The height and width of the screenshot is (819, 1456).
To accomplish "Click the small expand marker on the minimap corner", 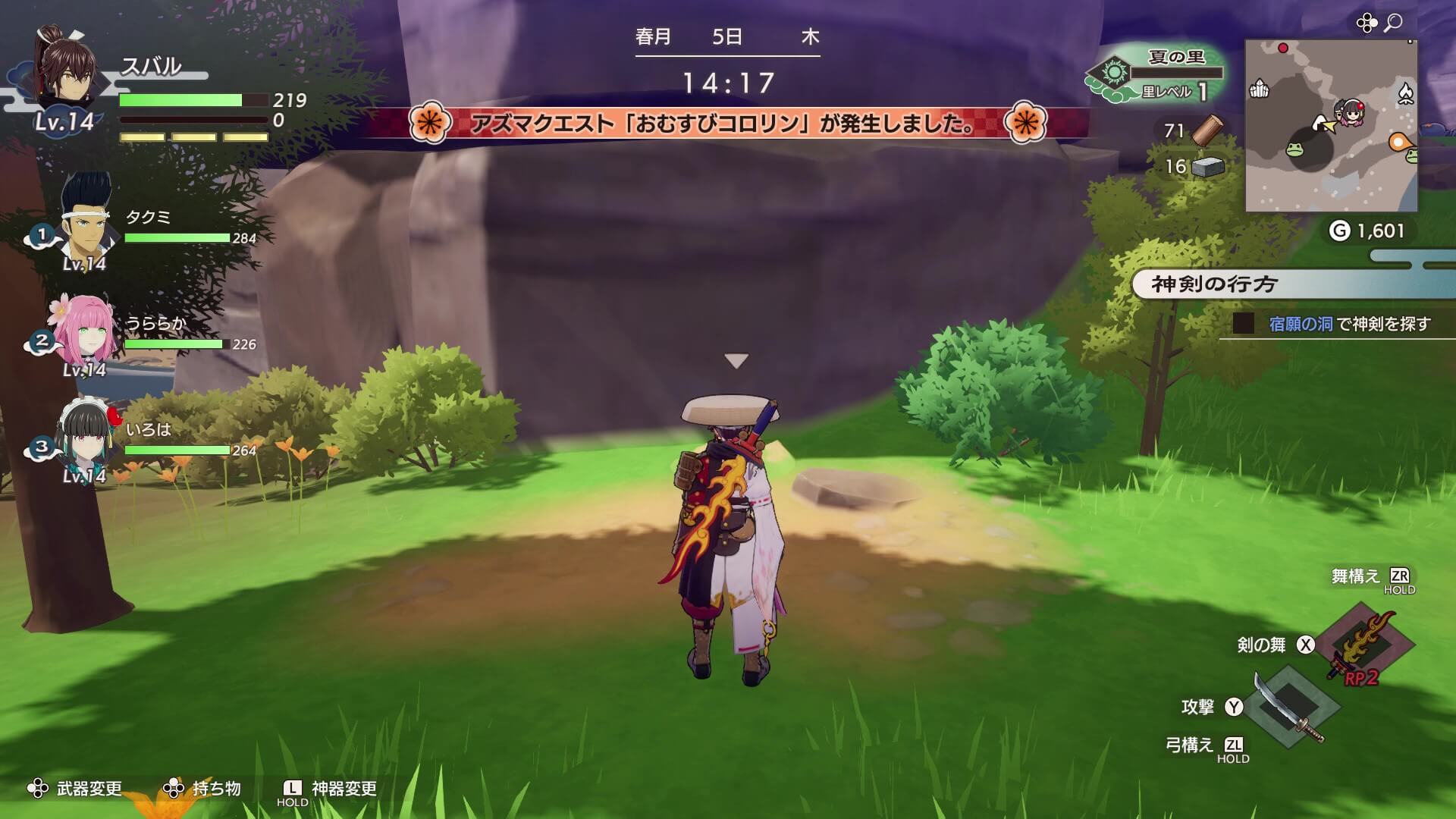I will (1410, 42).
